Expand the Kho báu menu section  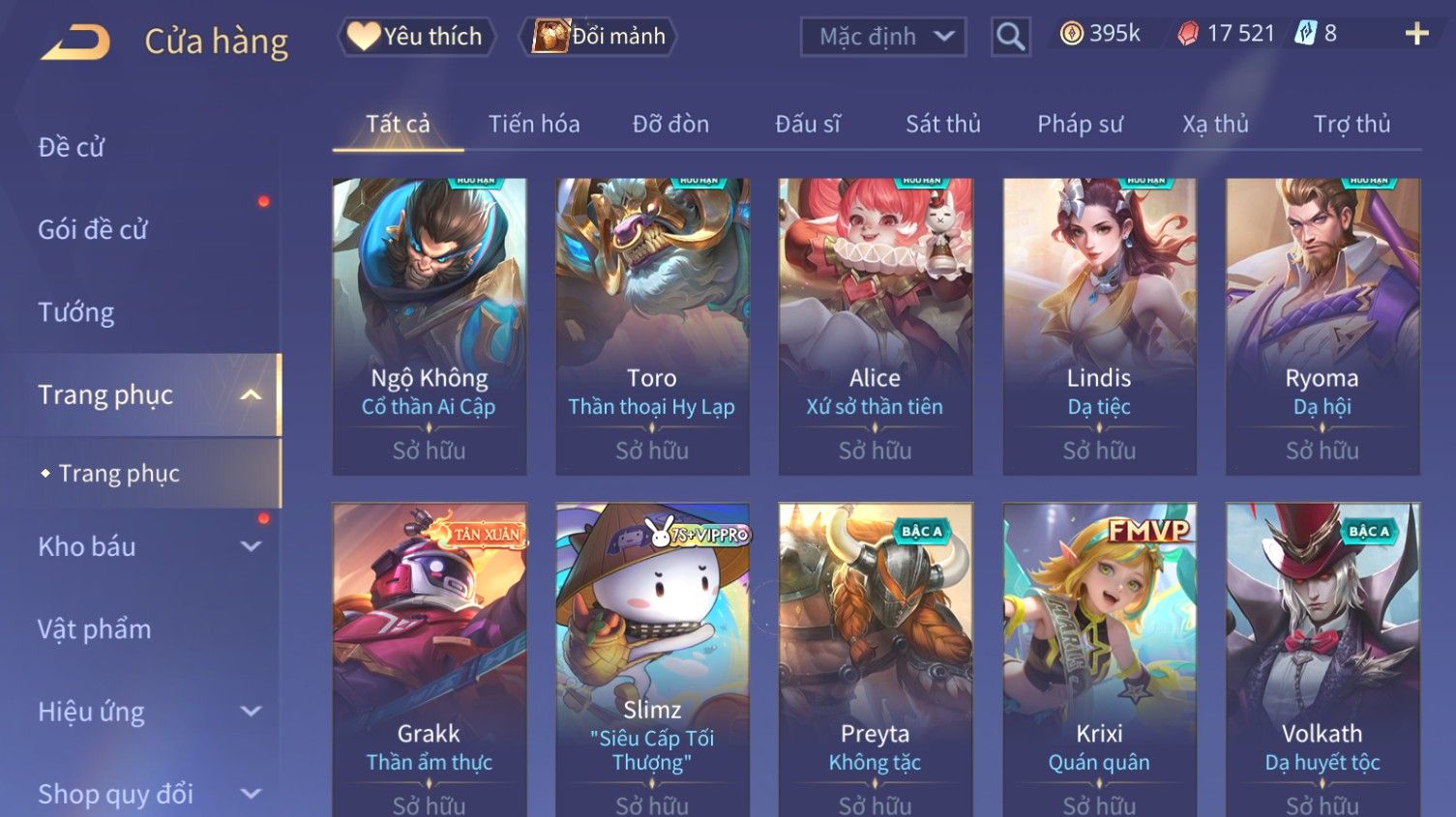[x=145, y=546]
